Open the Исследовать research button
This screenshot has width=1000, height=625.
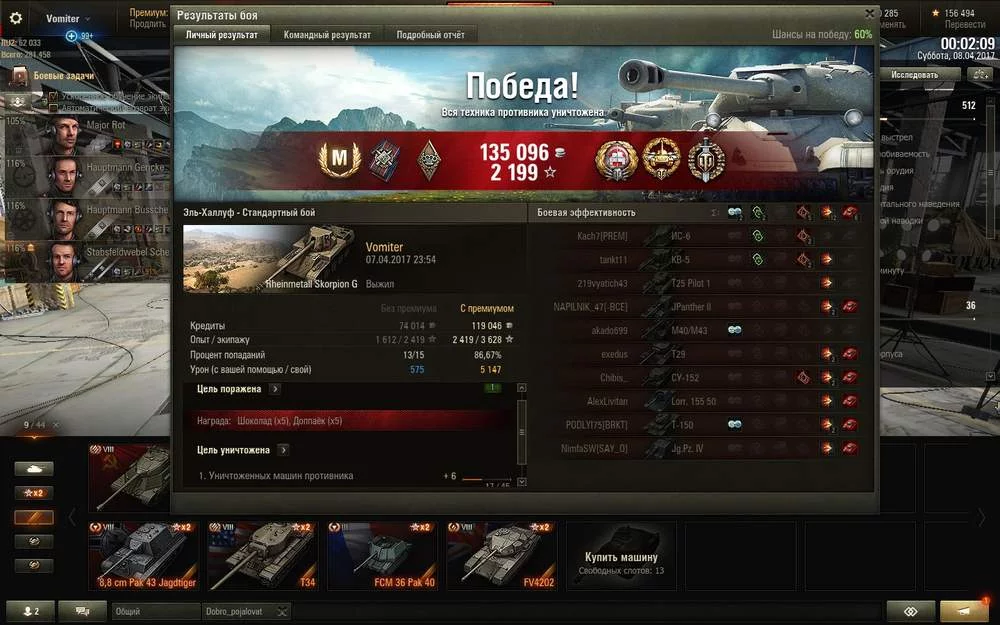pos(914,75)
